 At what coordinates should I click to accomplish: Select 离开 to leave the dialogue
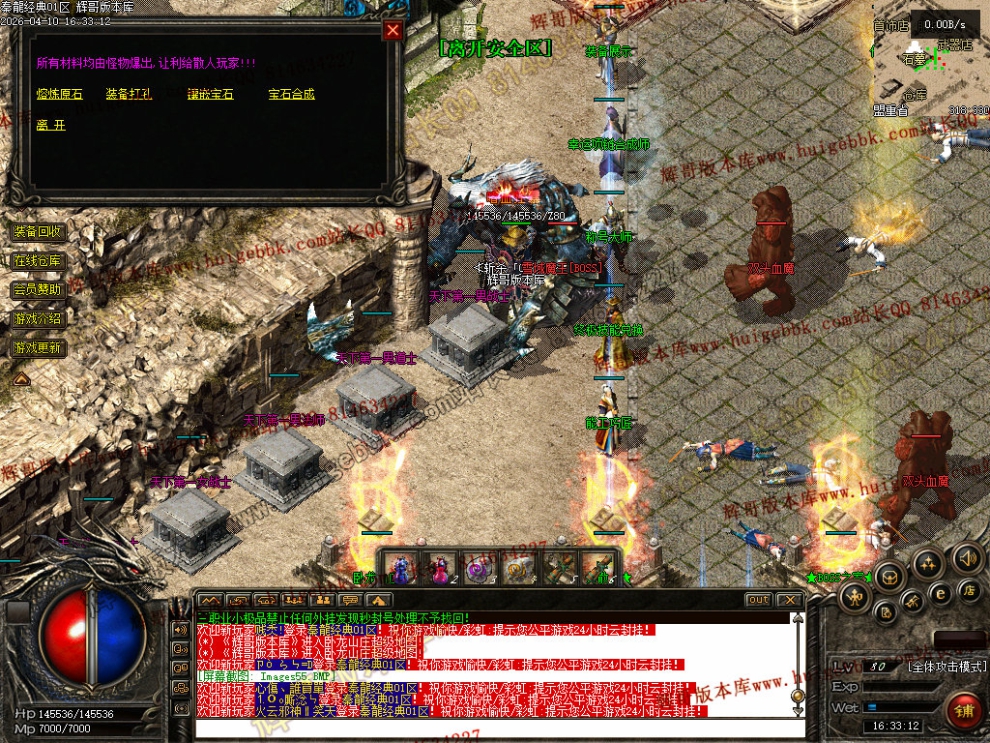(x=50, y=125)
